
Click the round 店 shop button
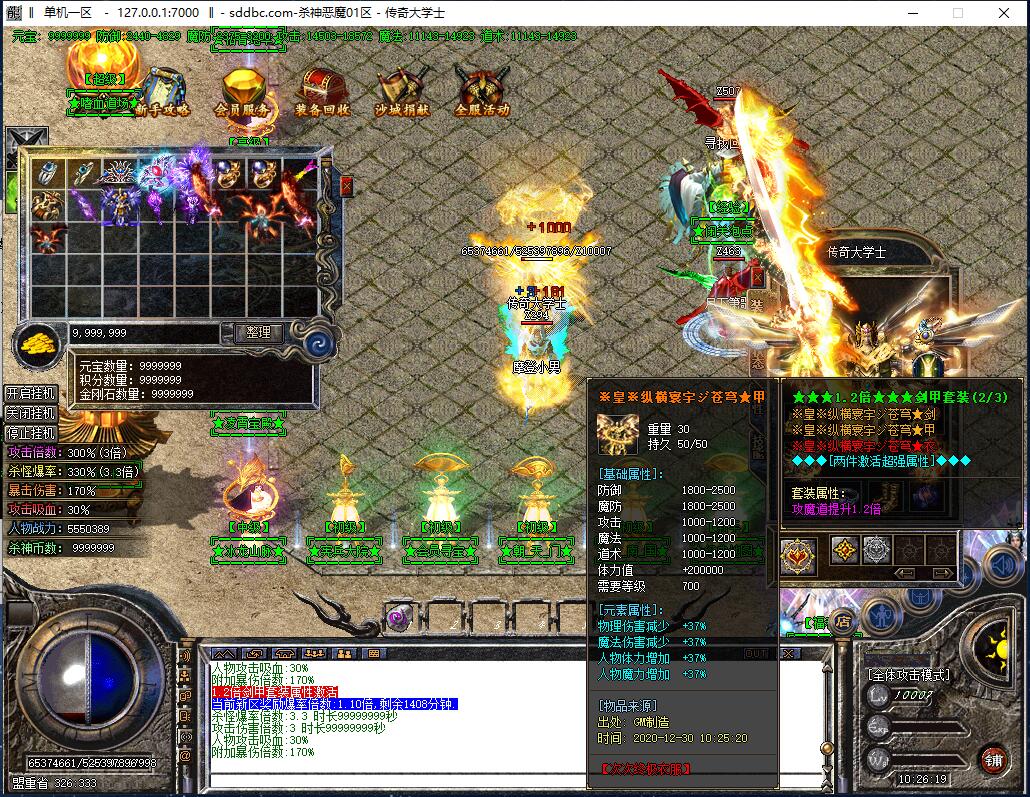pyautogui.click(x=843, y=621)
